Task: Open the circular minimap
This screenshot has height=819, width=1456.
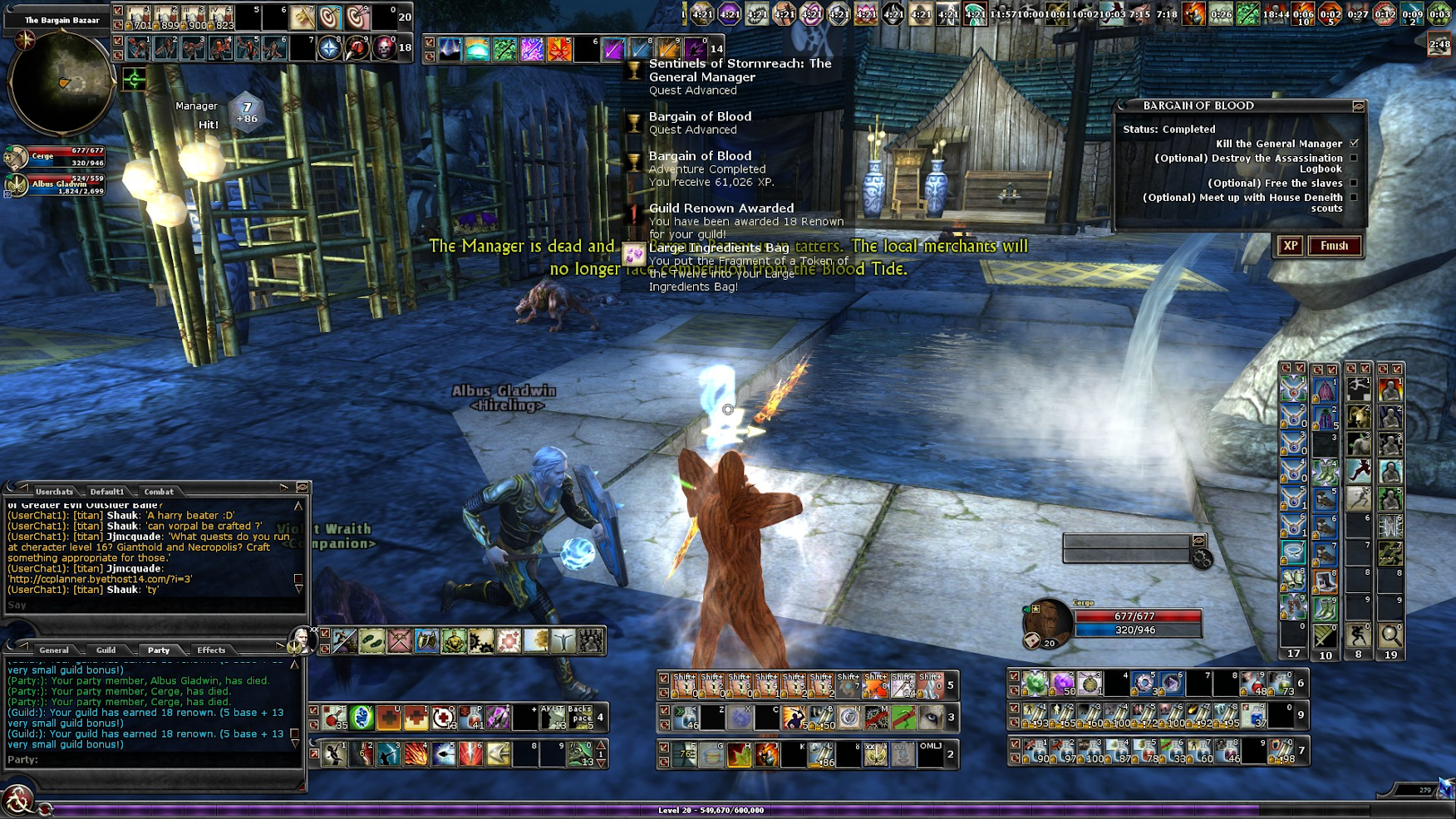Action: tap(61, 81)
